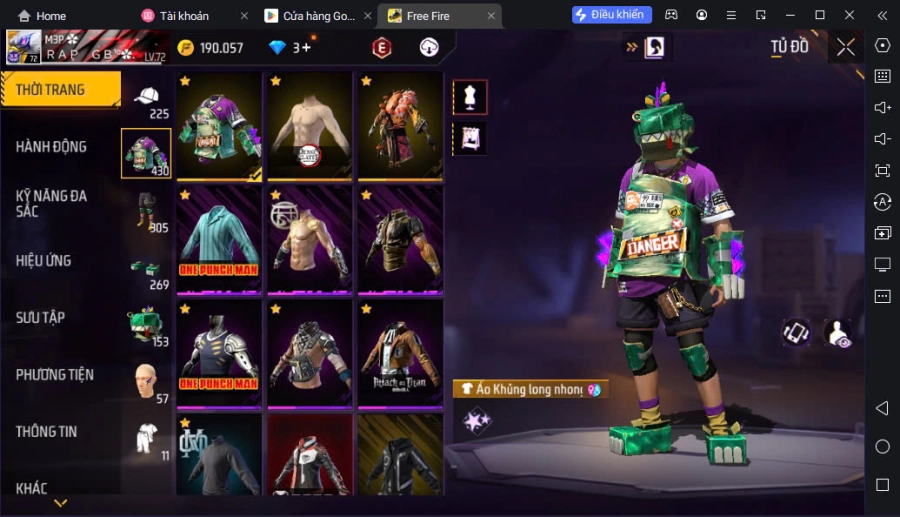The image size is (900, 517).
Task: Switch to the Cửa hàng Google Play tab
Action: coord(314,16)
